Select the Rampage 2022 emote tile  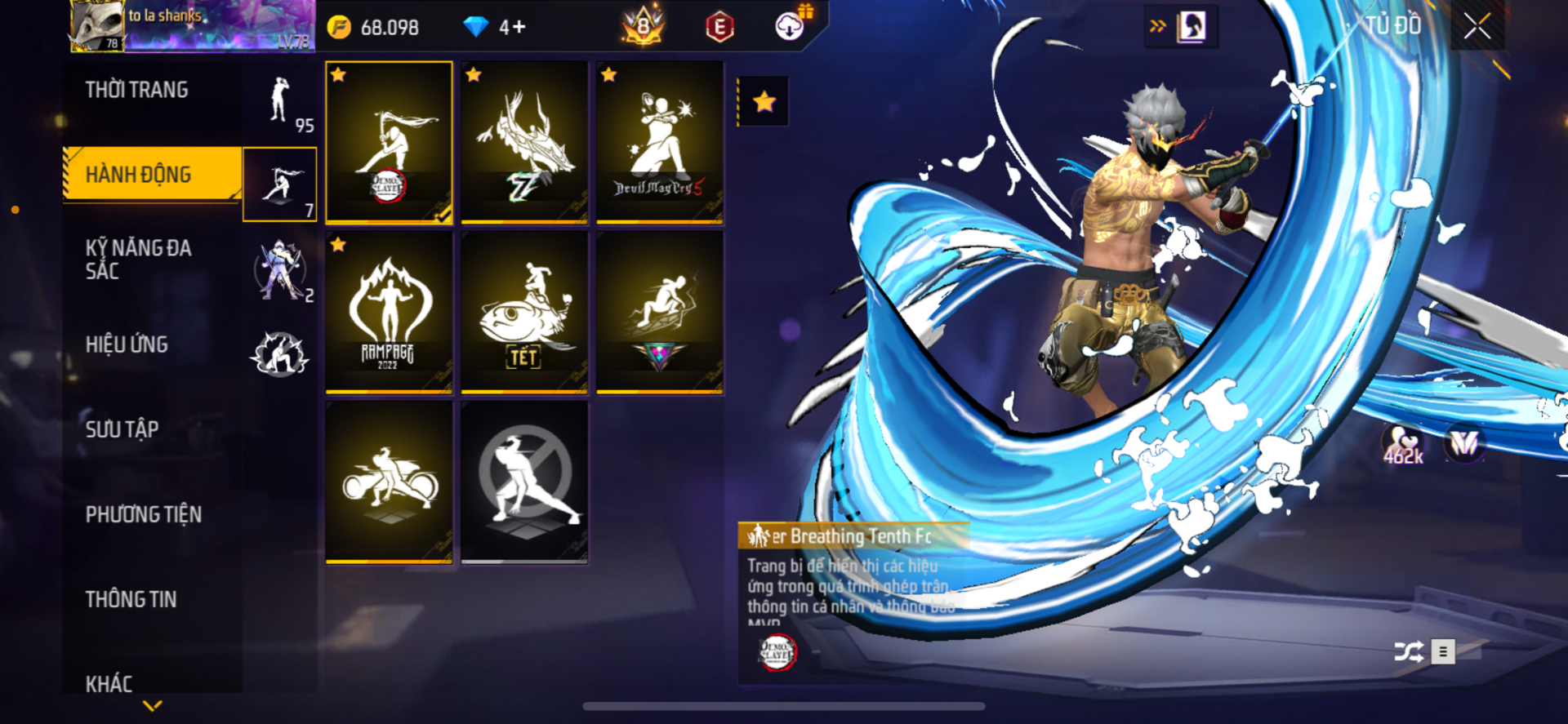click(389, 312)
